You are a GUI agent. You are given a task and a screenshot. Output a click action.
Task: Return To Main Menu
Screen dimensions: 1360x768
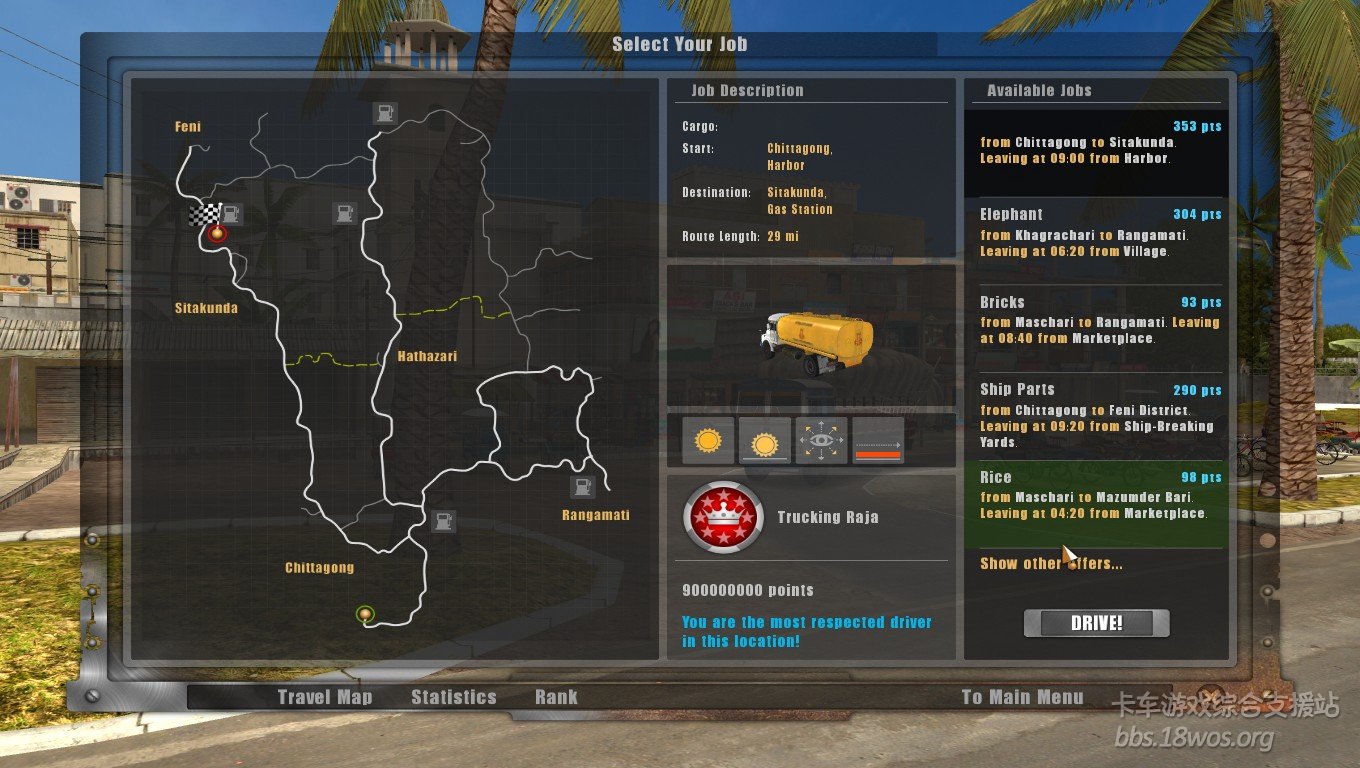pyautogui.click(x=1022, y=698)
